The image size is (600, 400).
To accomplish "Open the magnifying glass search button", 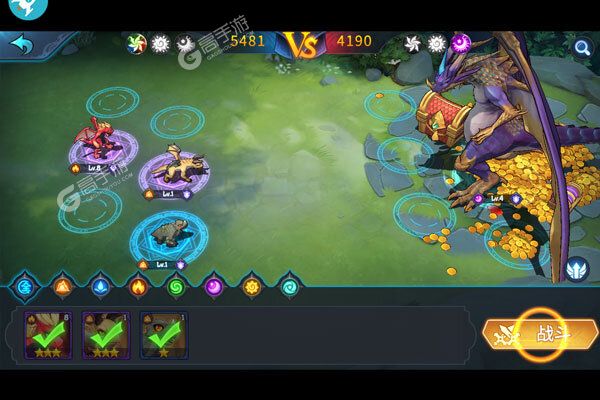I will pos(581,45).
